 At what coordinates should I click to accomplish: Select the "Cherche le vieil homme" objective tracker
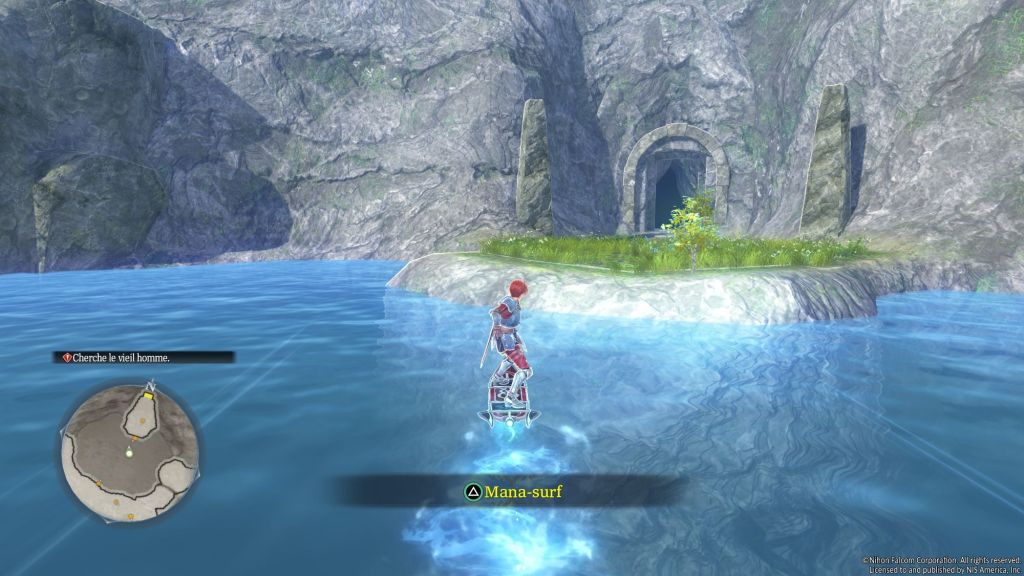click(145, 357)
